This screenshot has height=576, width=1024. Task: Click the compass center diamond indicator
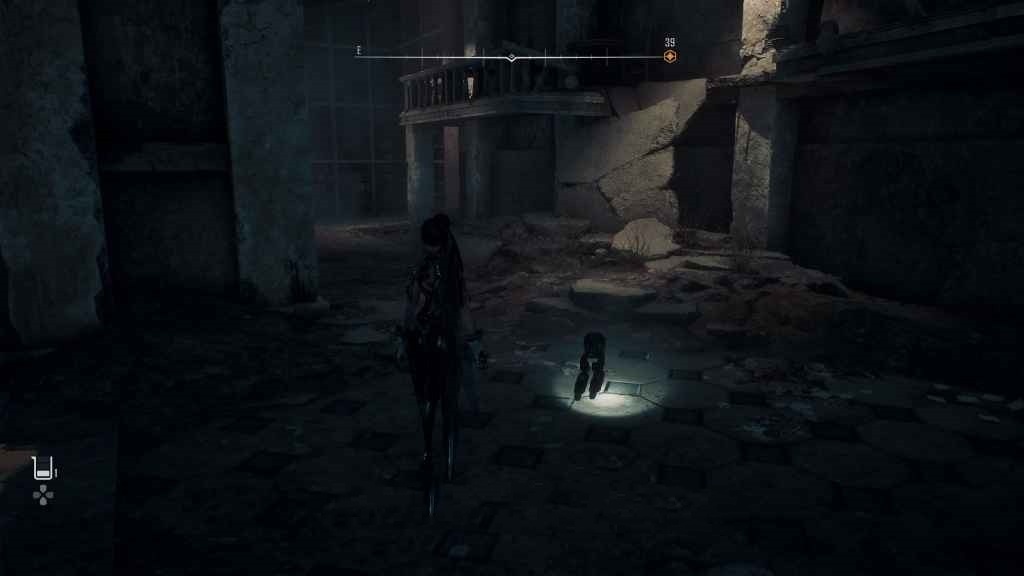(x=512, y=58)
